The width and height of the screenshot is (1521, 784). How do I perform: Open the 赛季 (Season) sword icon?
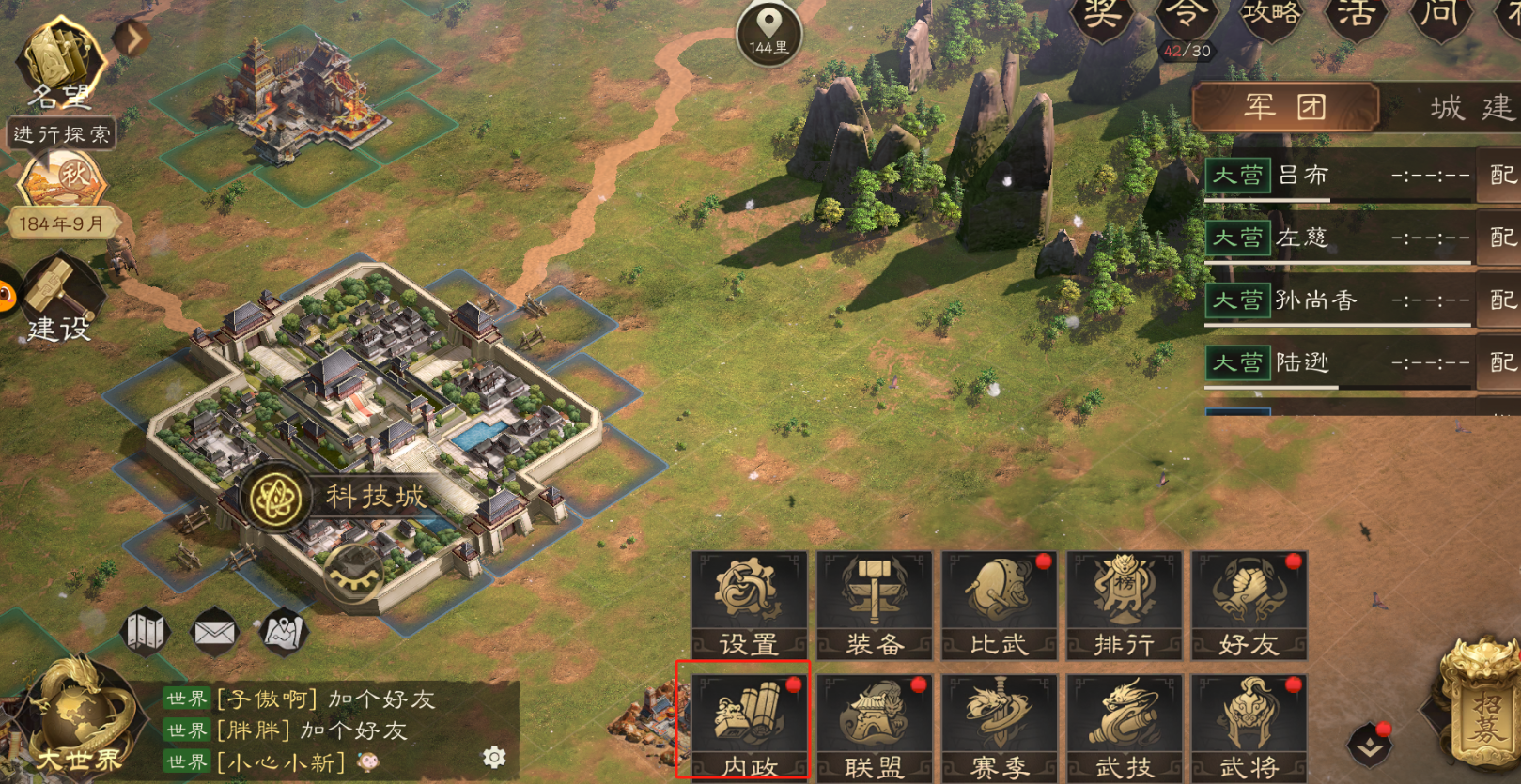(x=998, y=723)
